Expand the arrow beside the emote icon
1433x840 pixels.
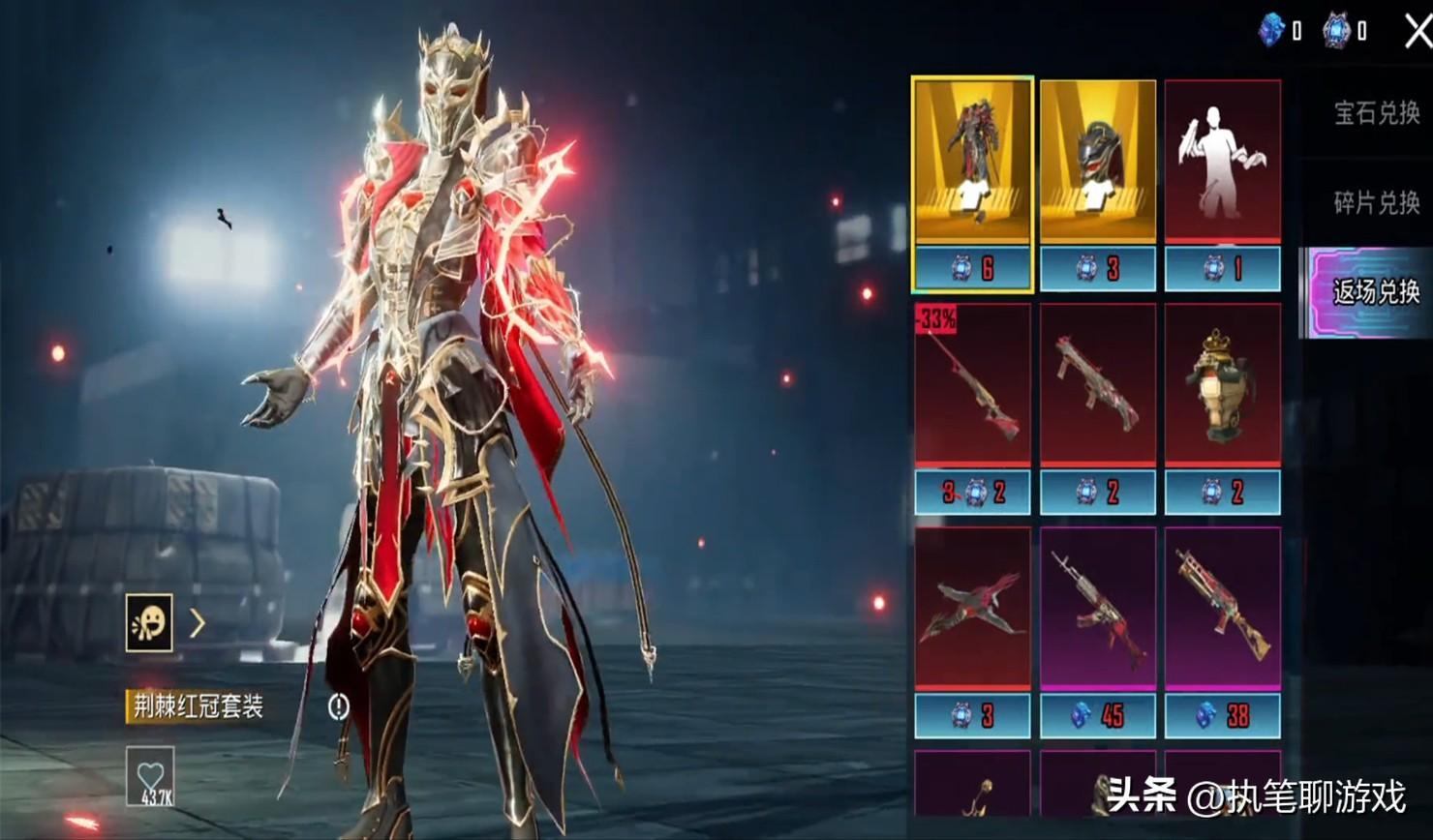[198, 623]
